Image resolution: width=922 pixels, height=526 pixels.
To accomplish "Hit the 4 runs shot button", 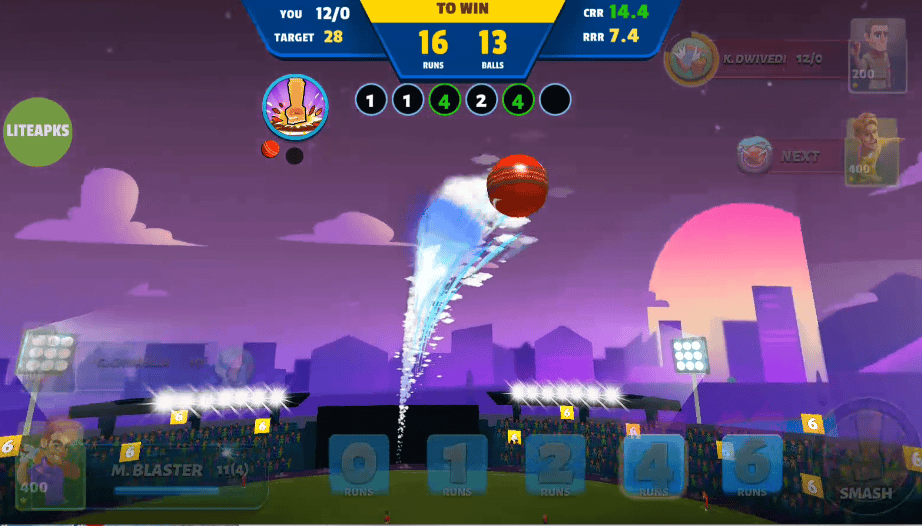I will click(x=653, y=467).
